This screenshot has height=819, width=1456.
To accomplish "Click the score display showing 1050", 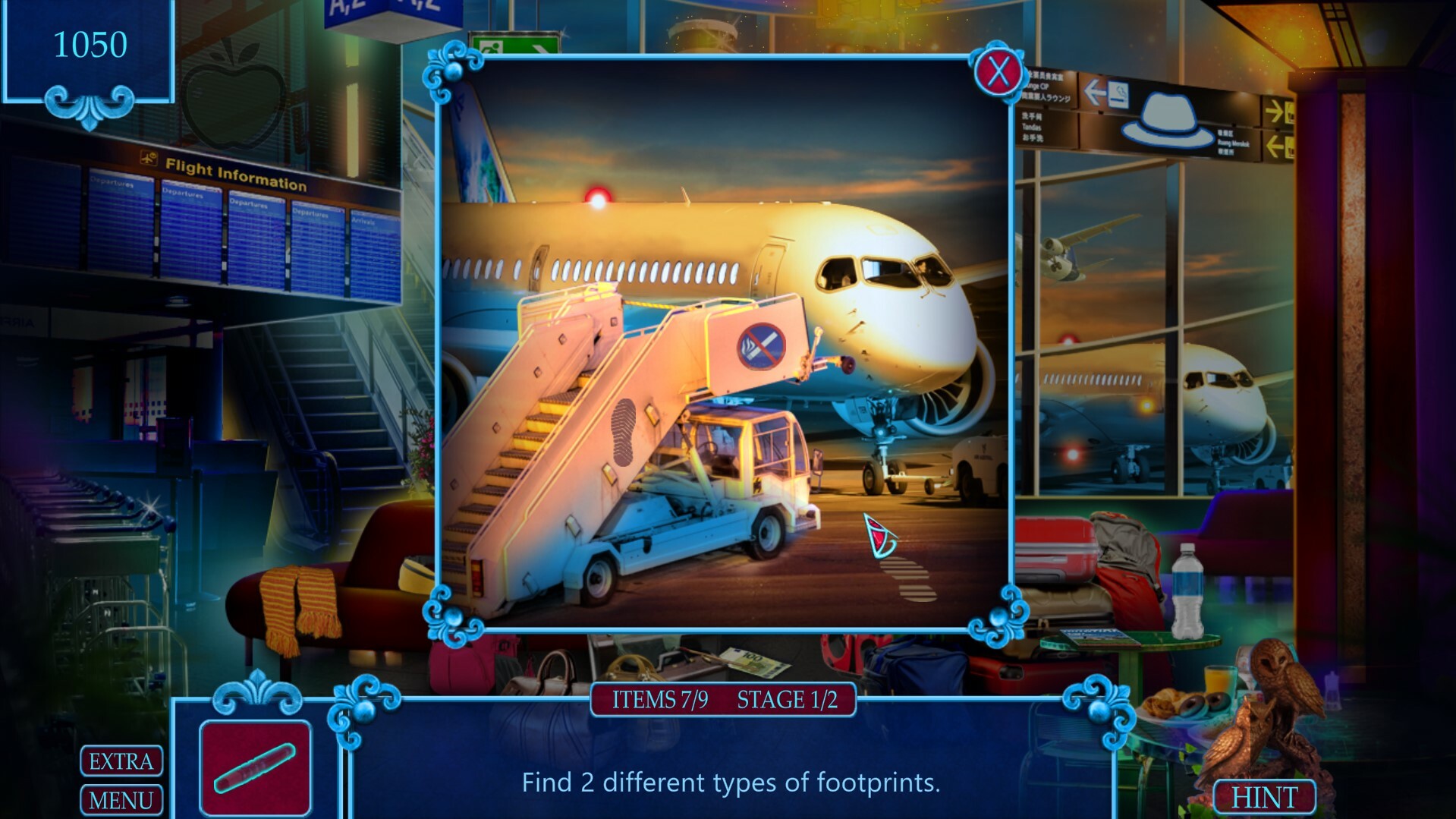I will pyautogui.click(x=91, y=43).
